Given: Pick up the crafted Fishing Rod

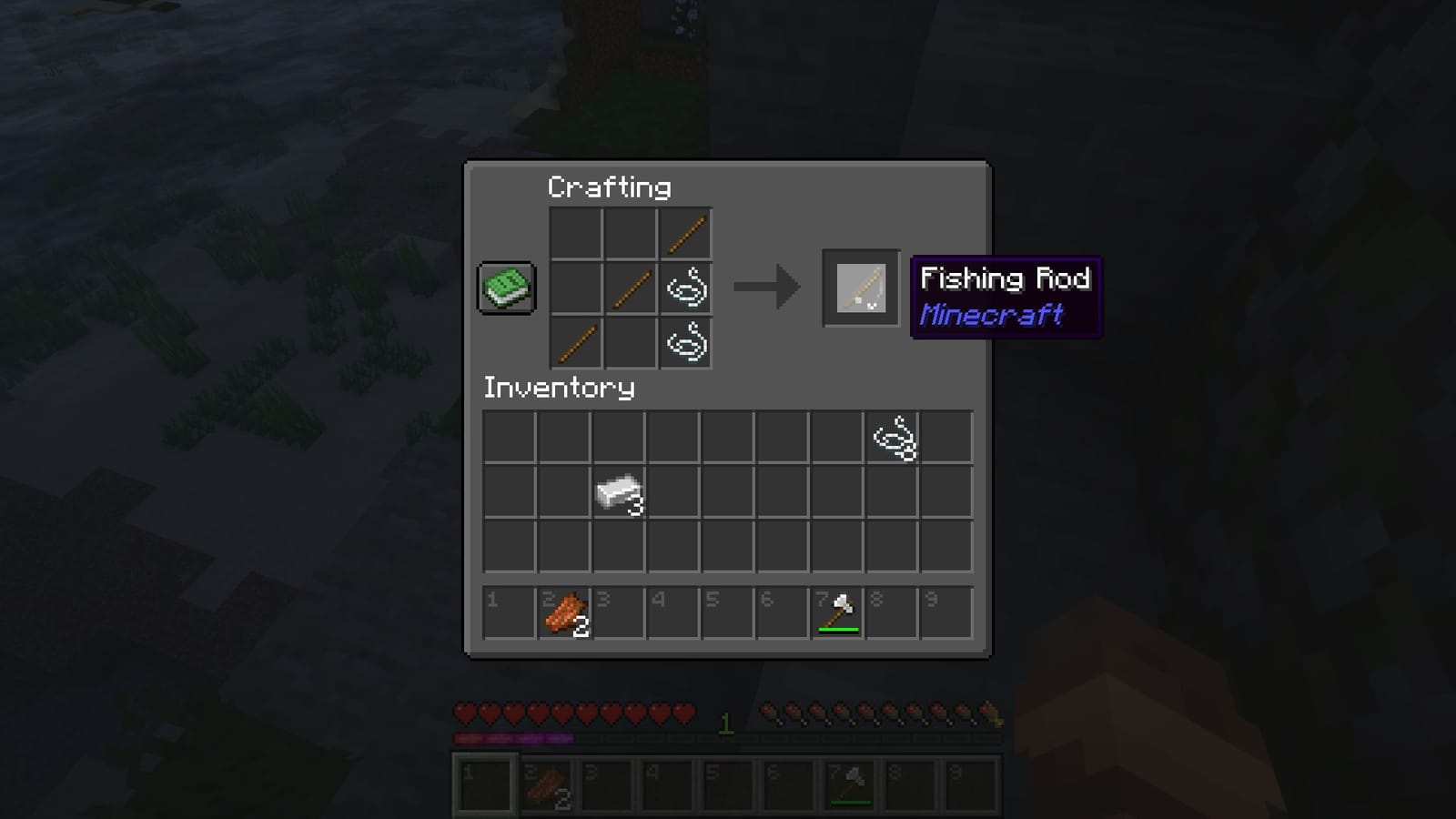Looking at the screenshot, I should point(859,288).
